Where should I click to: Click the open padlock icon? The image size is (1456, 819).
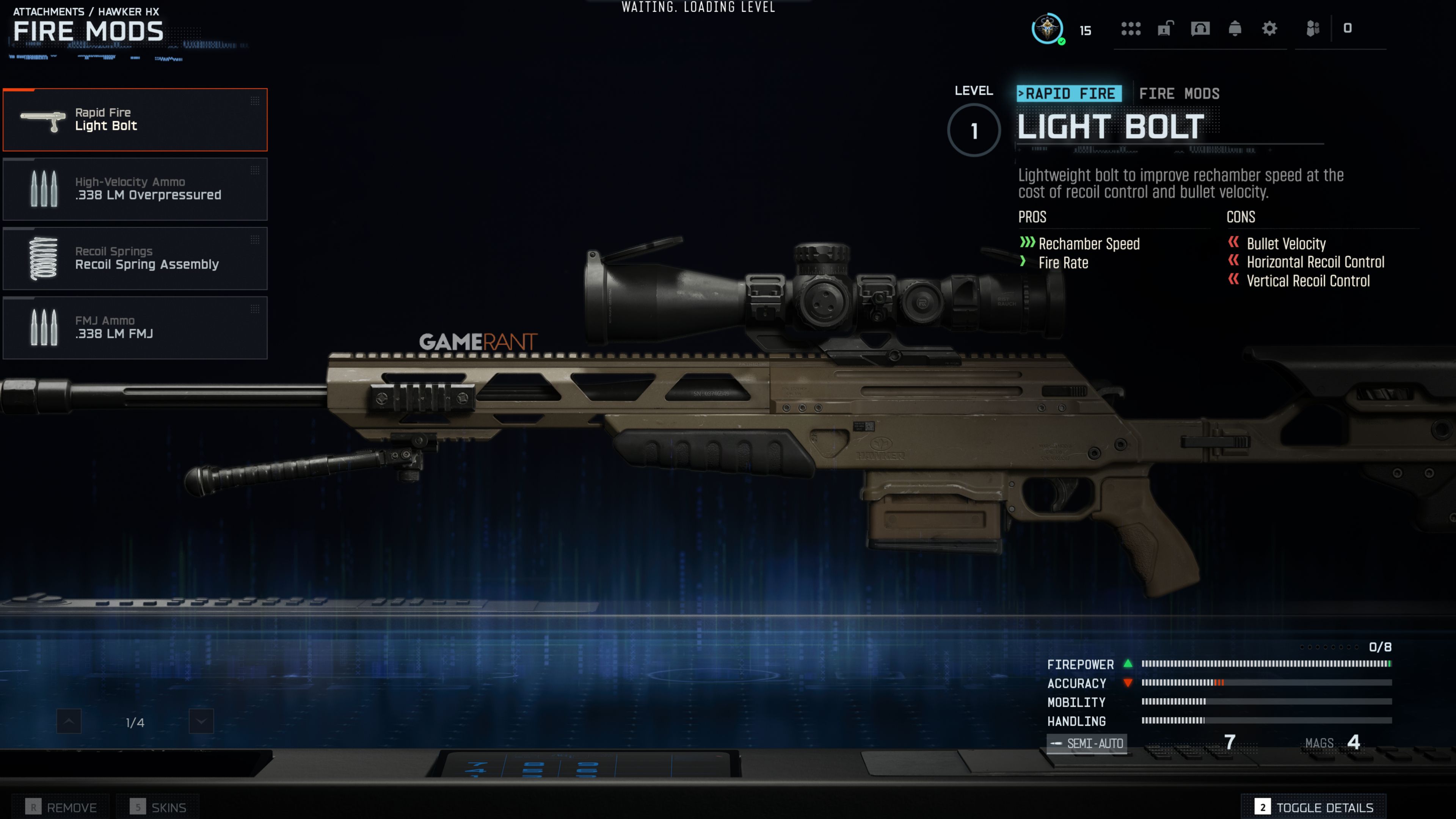coord(1165,28)
